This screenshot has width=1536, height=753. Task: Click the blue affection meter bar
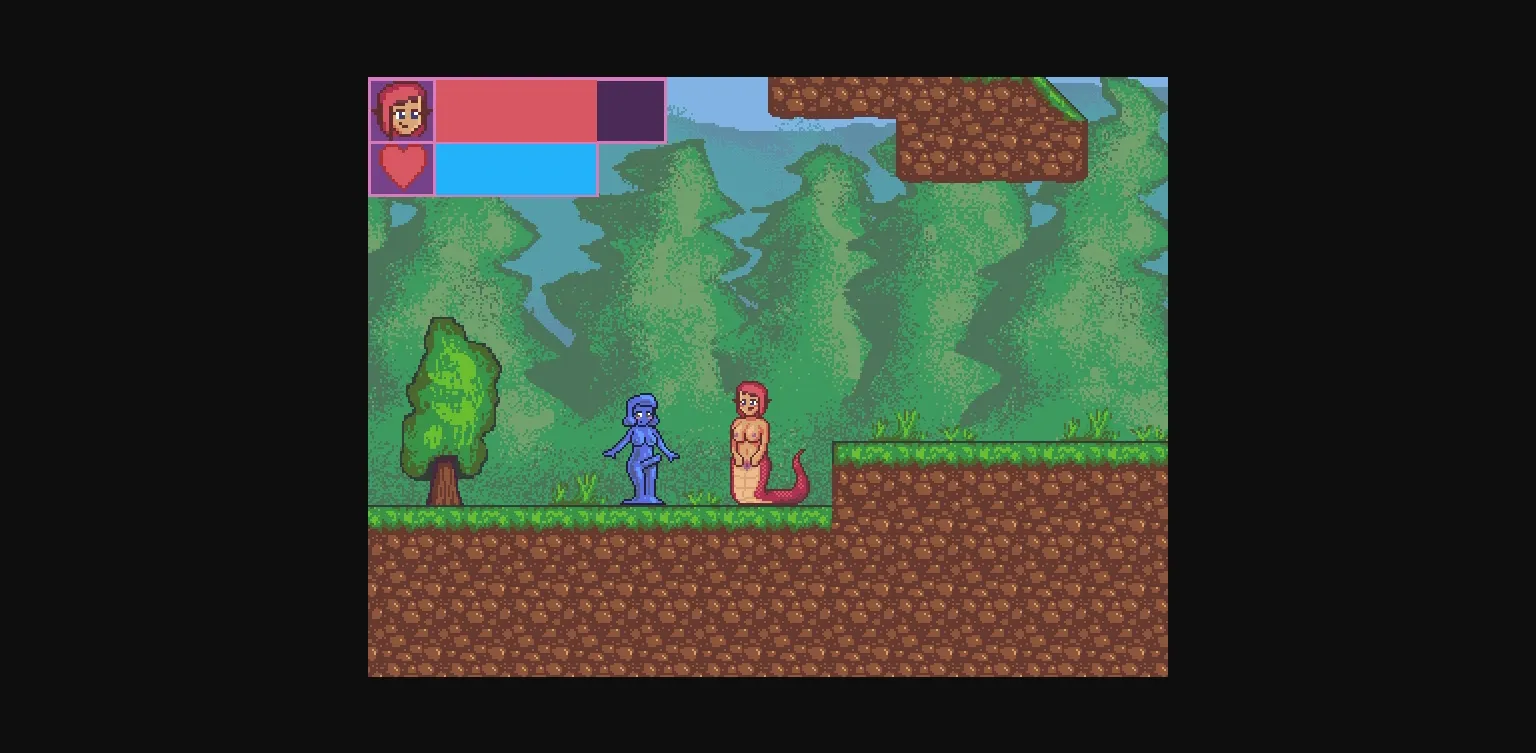pos(515,168)
